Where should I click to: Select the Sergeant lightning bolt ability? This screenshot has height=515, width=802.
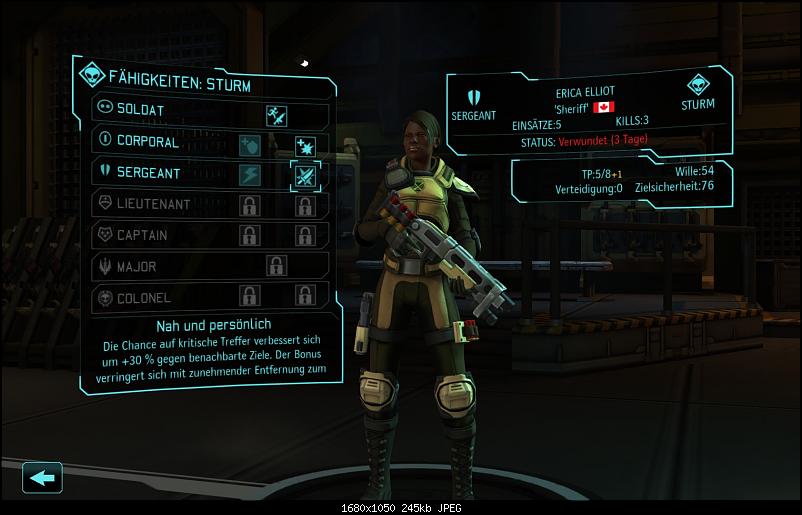pos(249,176)
